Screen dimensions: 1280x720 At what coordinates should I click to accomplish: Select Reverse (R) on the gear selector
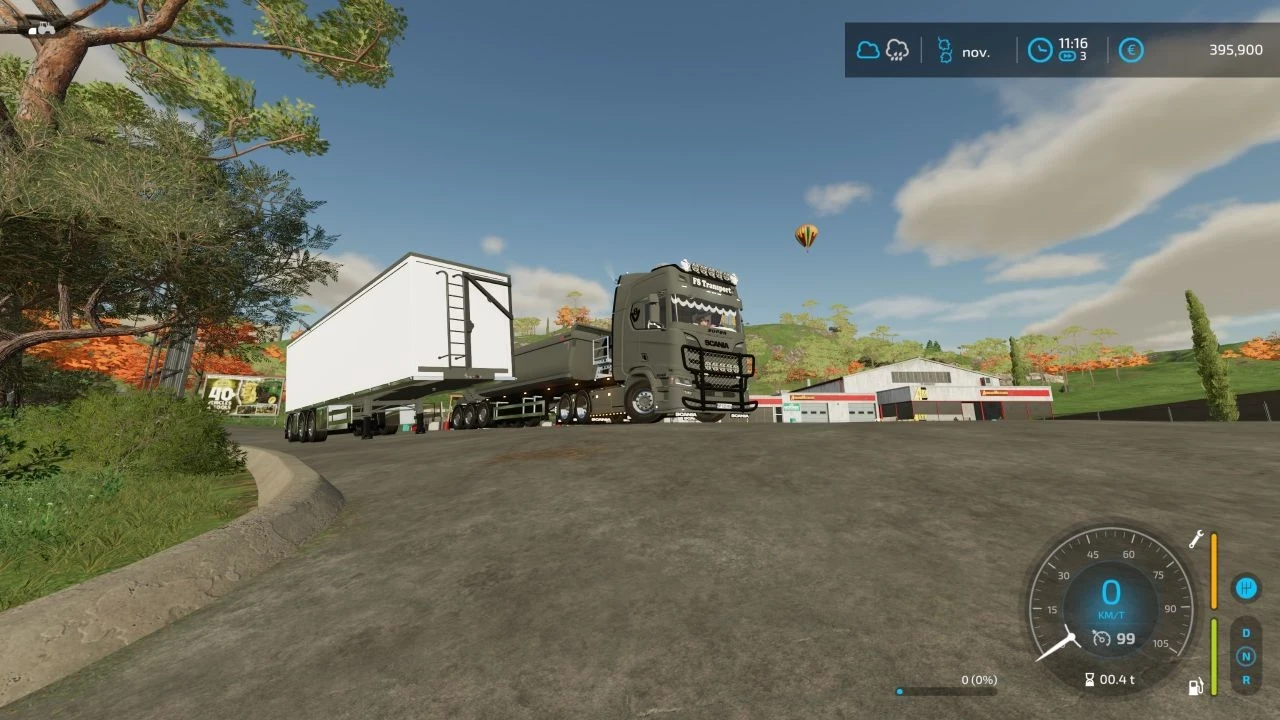(1246, 678)
